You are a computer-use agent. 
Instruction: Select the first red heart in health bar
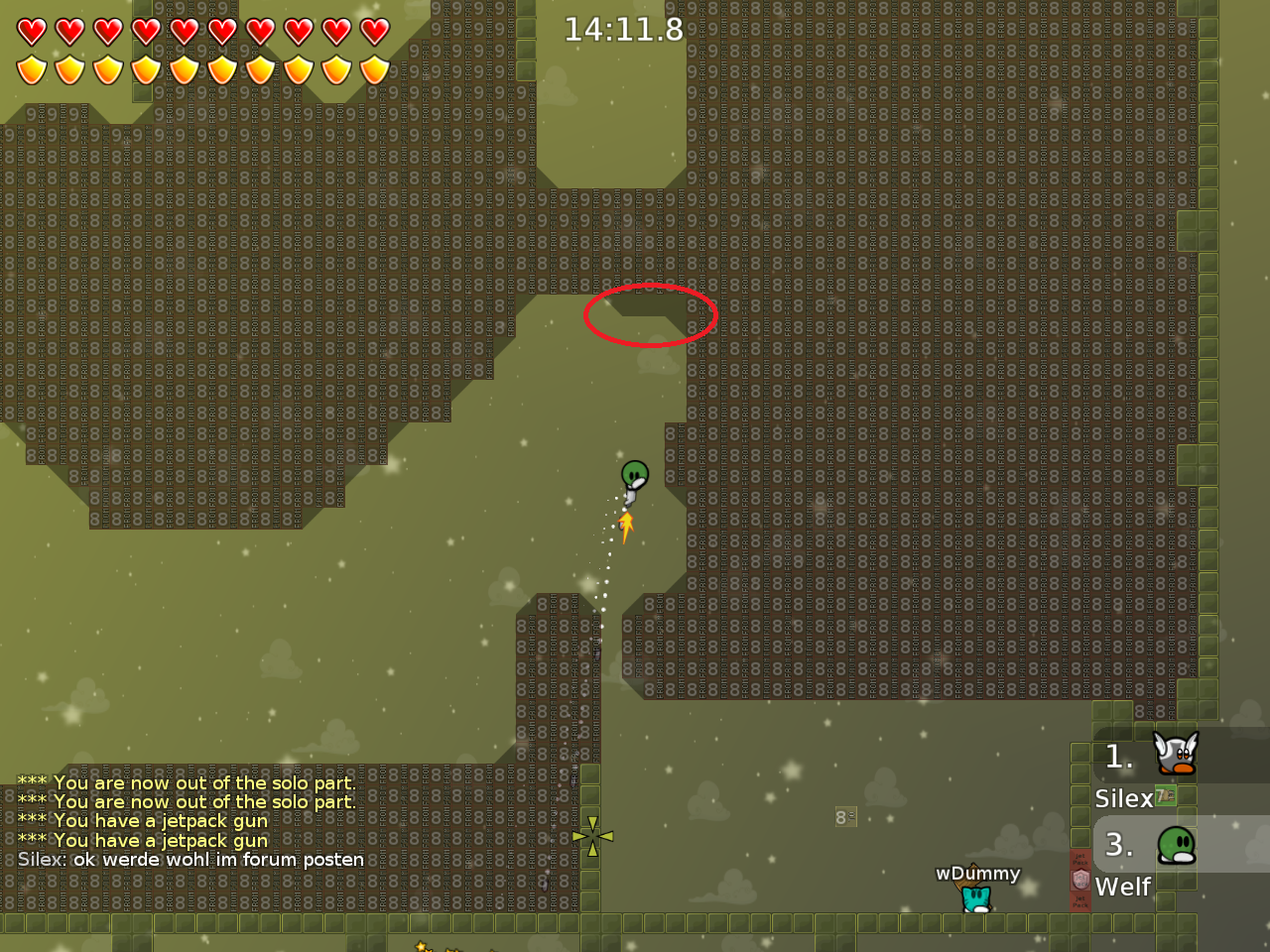click(x=33, y=30)
